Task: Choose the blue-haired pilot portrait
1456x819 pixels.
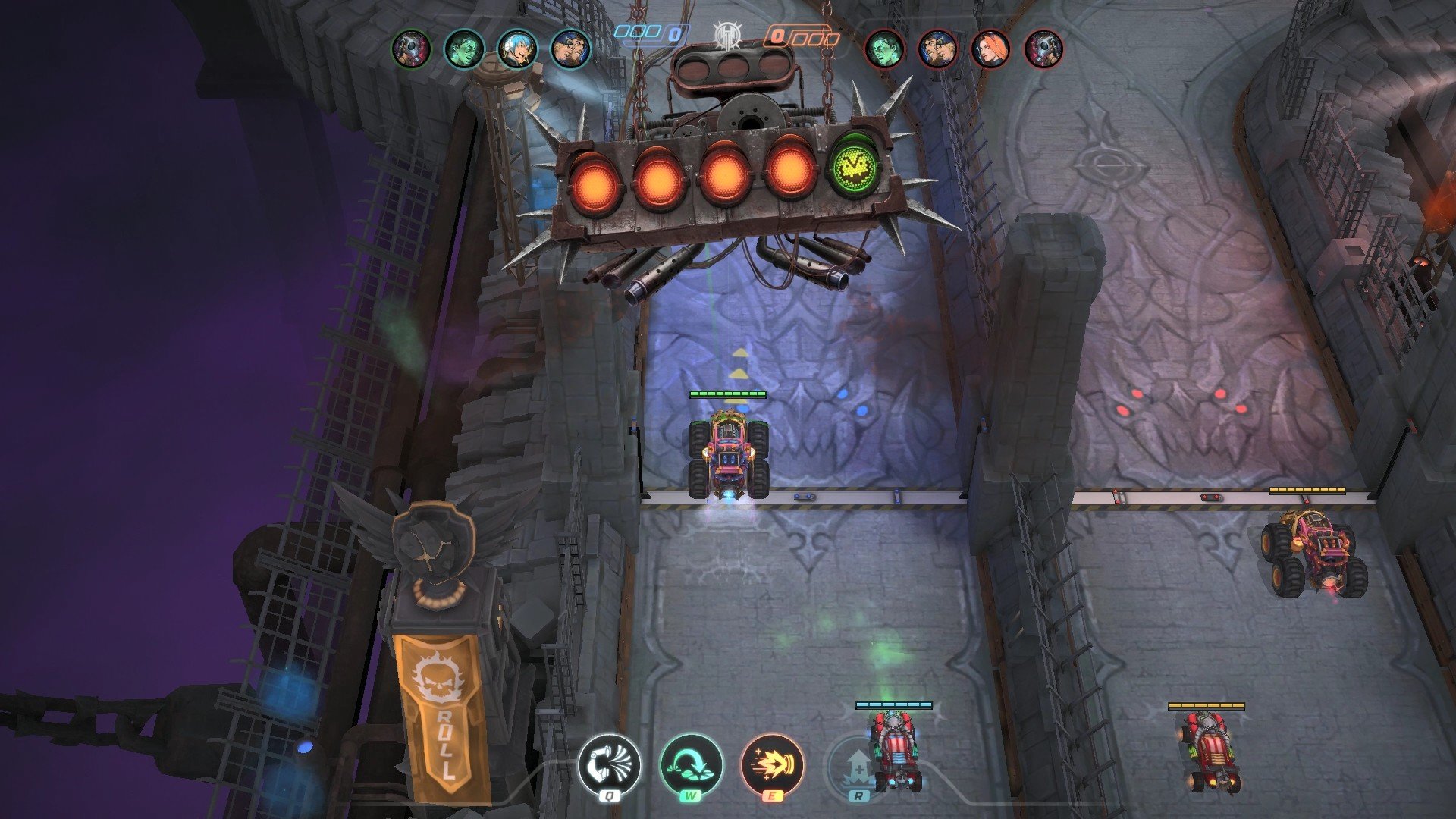Action: [517, 49]
